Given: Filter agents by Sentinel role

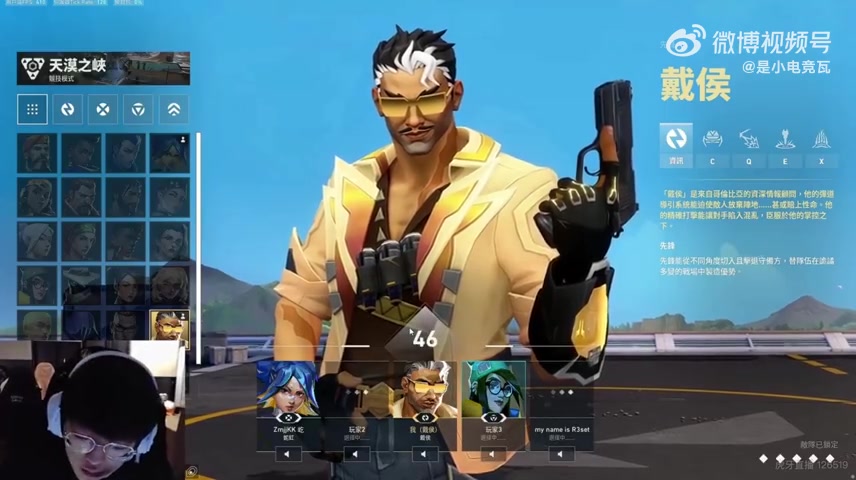Looking at the screenshot, I should [x=139, y=109].
